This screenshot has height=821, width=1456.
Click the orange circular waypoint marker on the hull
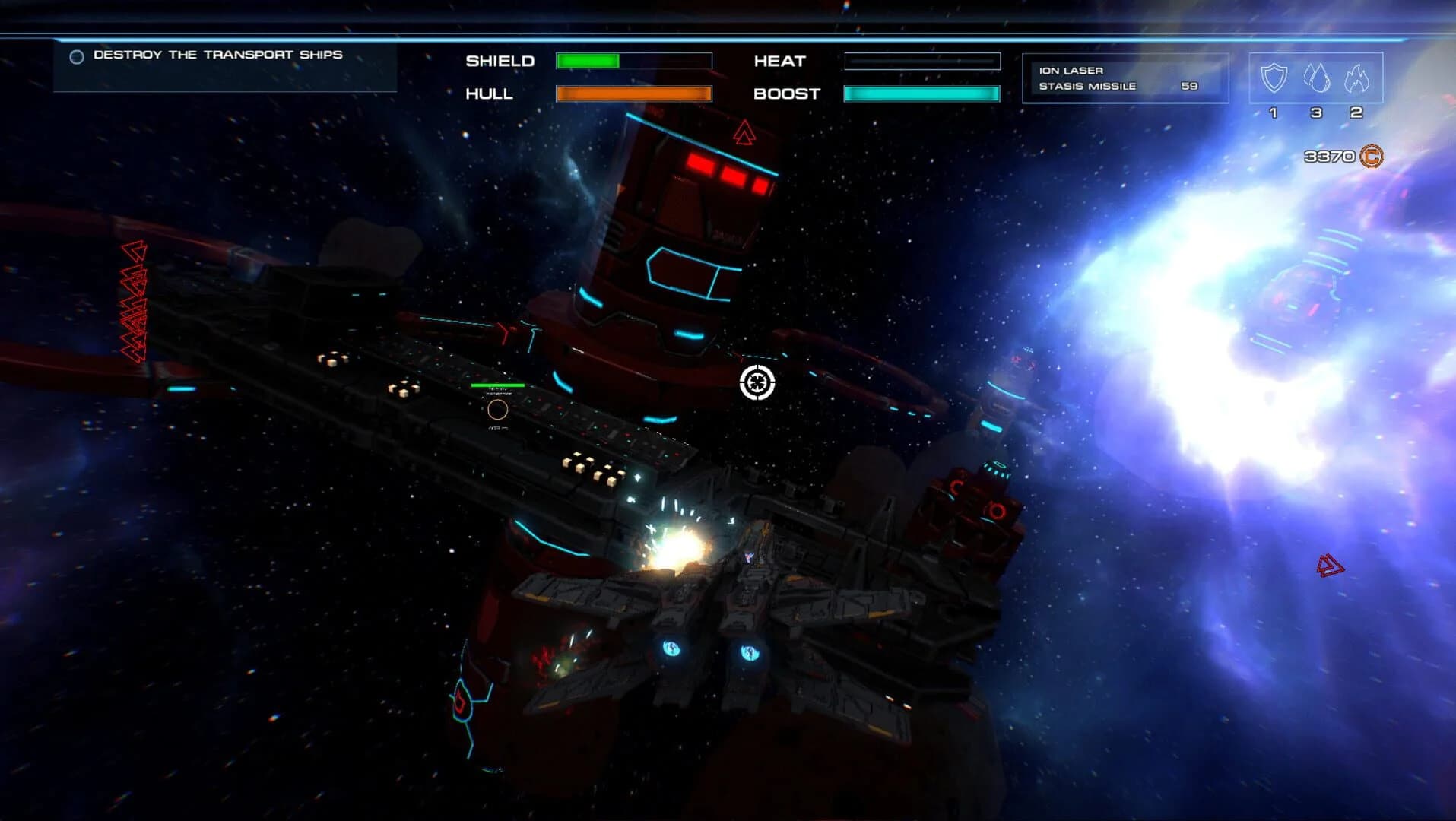pyautogui.click(x=498, y=410)
